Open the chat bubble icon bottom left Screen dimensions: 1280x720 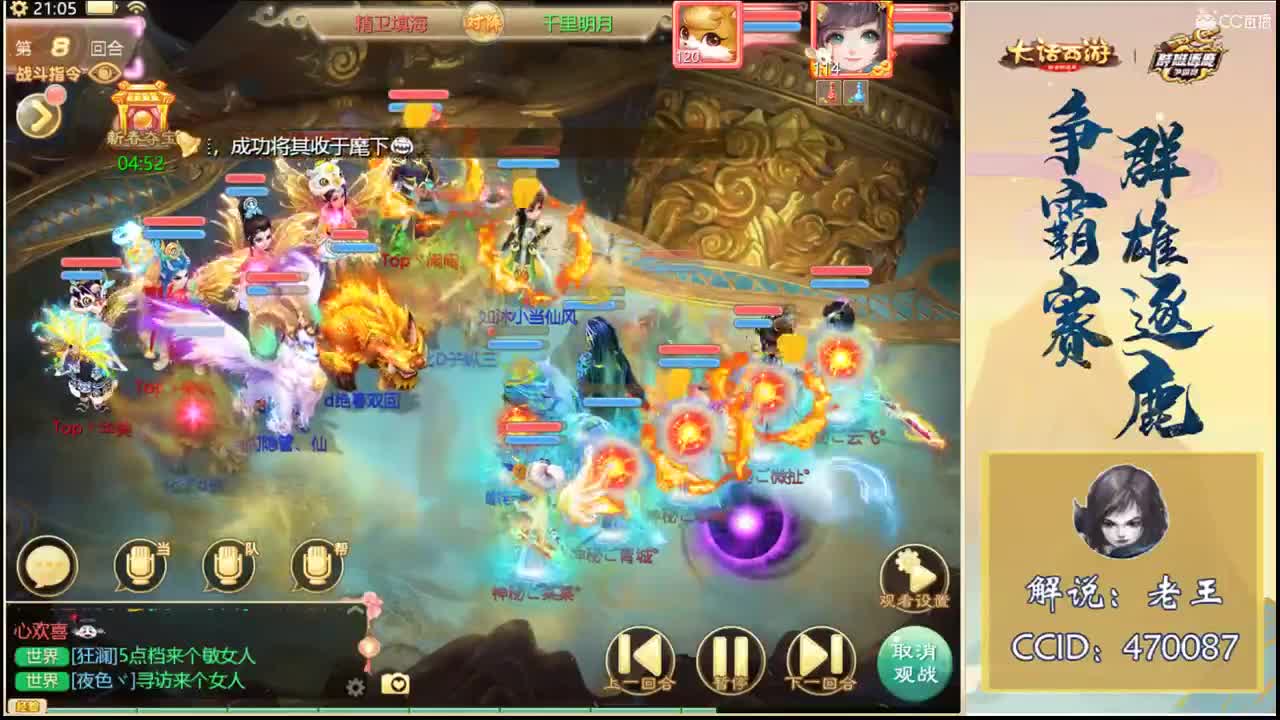[x=44, y=565]
